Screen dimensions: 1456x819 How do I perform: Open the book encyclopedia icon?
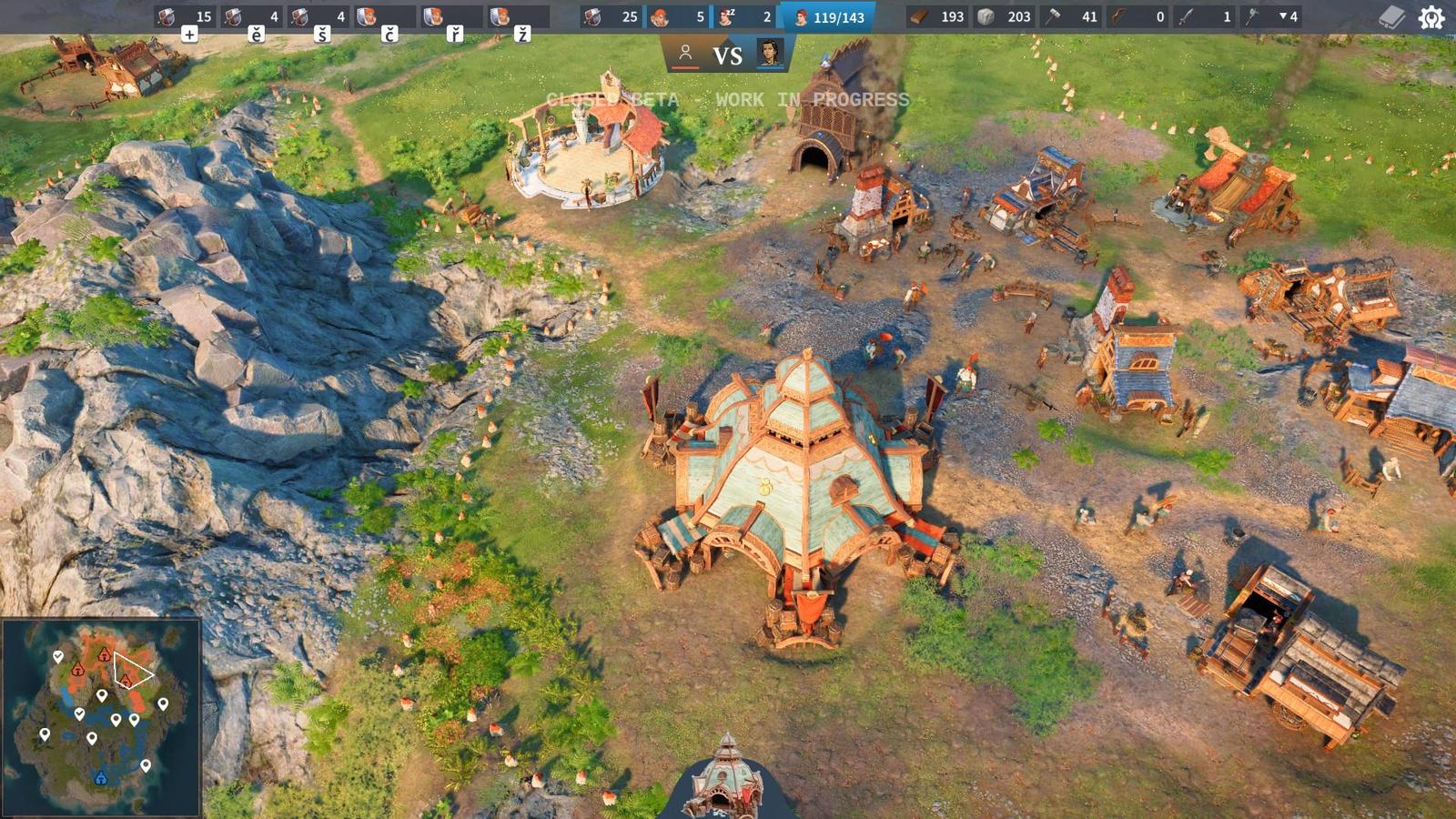pos(1391,17)
